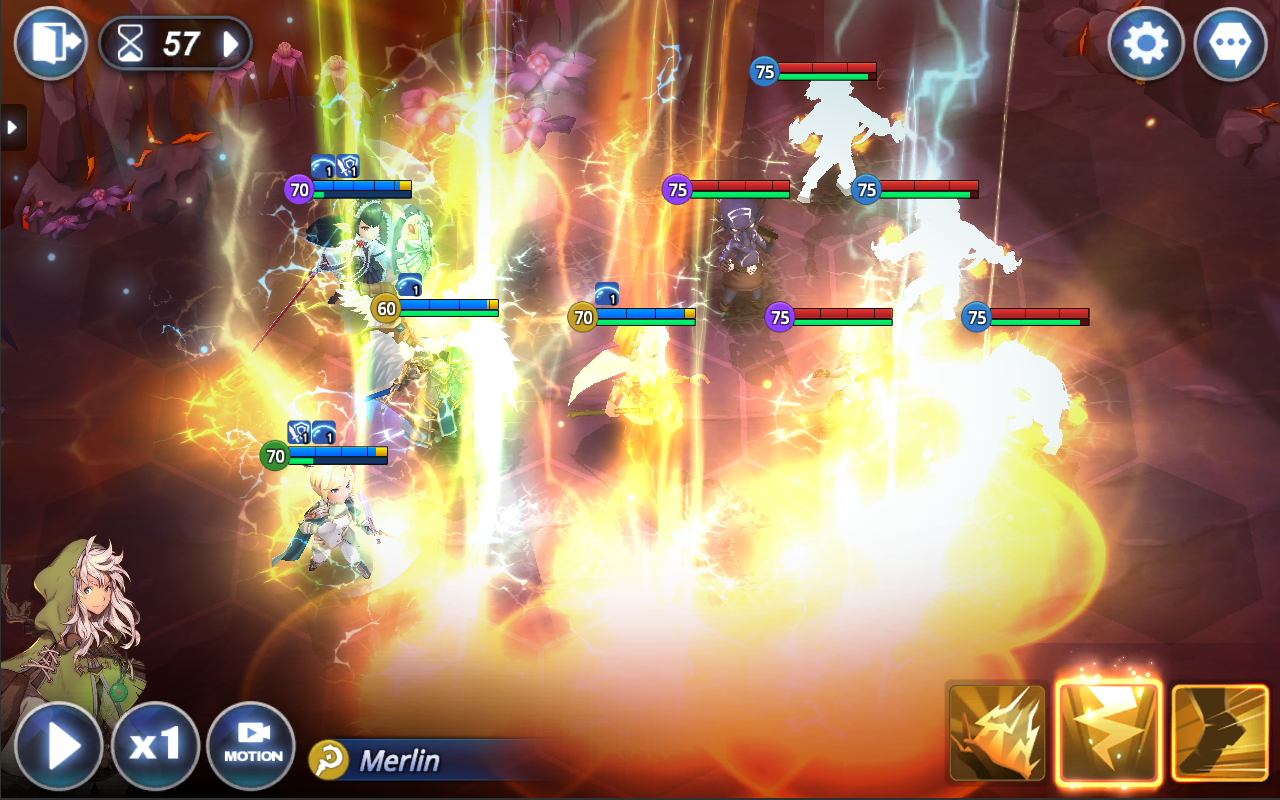The image size is (1280, 800).
Task: Expand the left side panel arrow
Action: (x=12, y=127)
